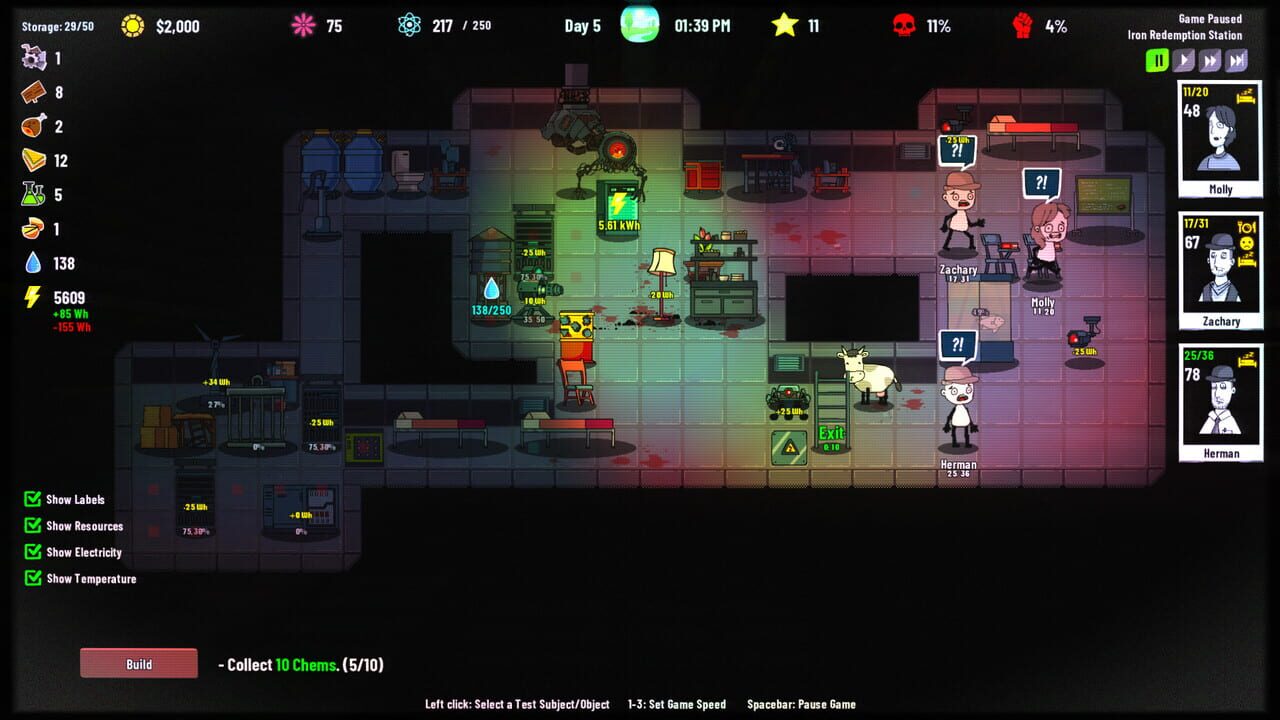Screen dimensions: 1280x720
Task: Open Molly's character portrait panel
Action: [x=1220, y=138]
